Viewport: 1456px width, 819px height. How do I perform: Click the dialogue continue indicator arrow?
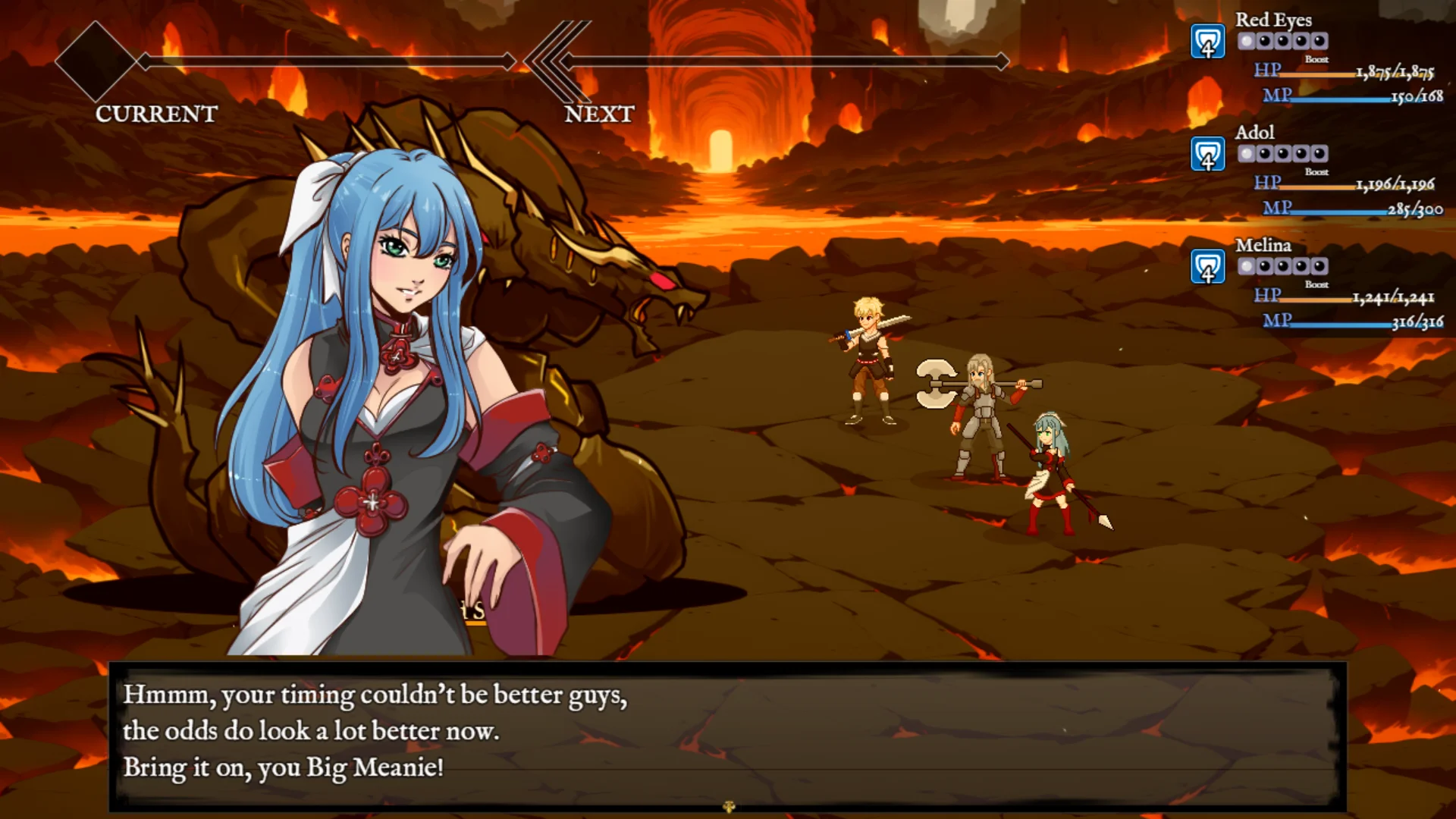coord(729,807)
